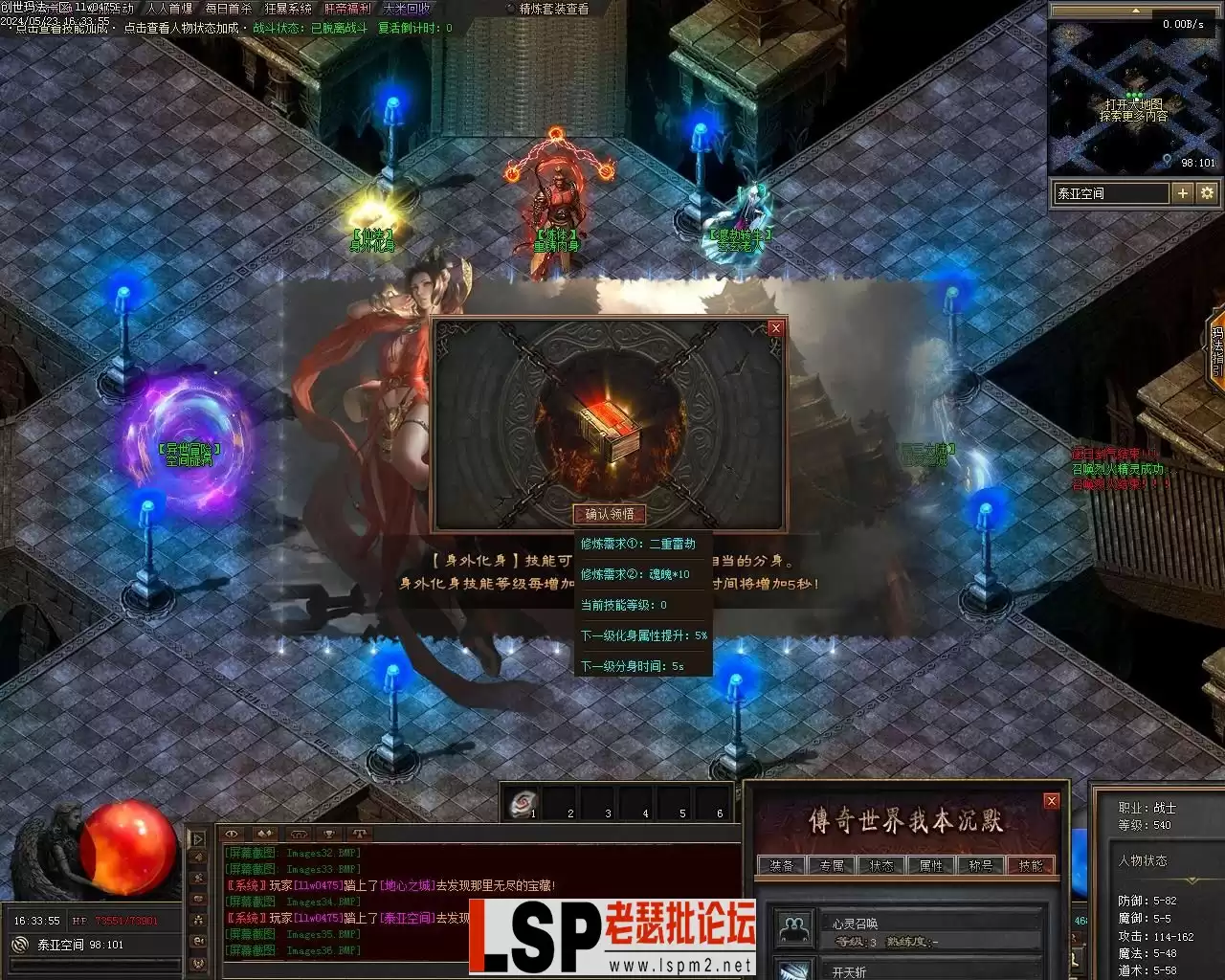
Task: Select the 心灵召唤 skill row
Action: 928,926
